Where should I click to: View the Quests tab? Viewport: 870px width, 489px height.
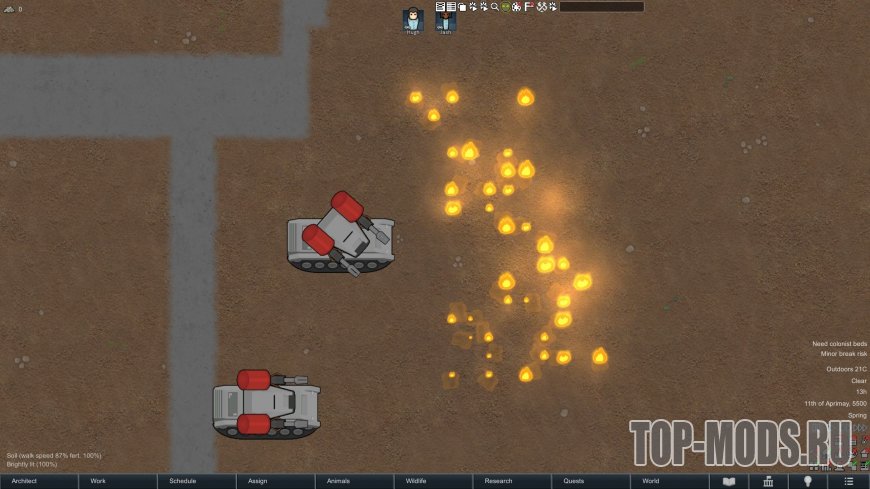(x=592, y=481)
